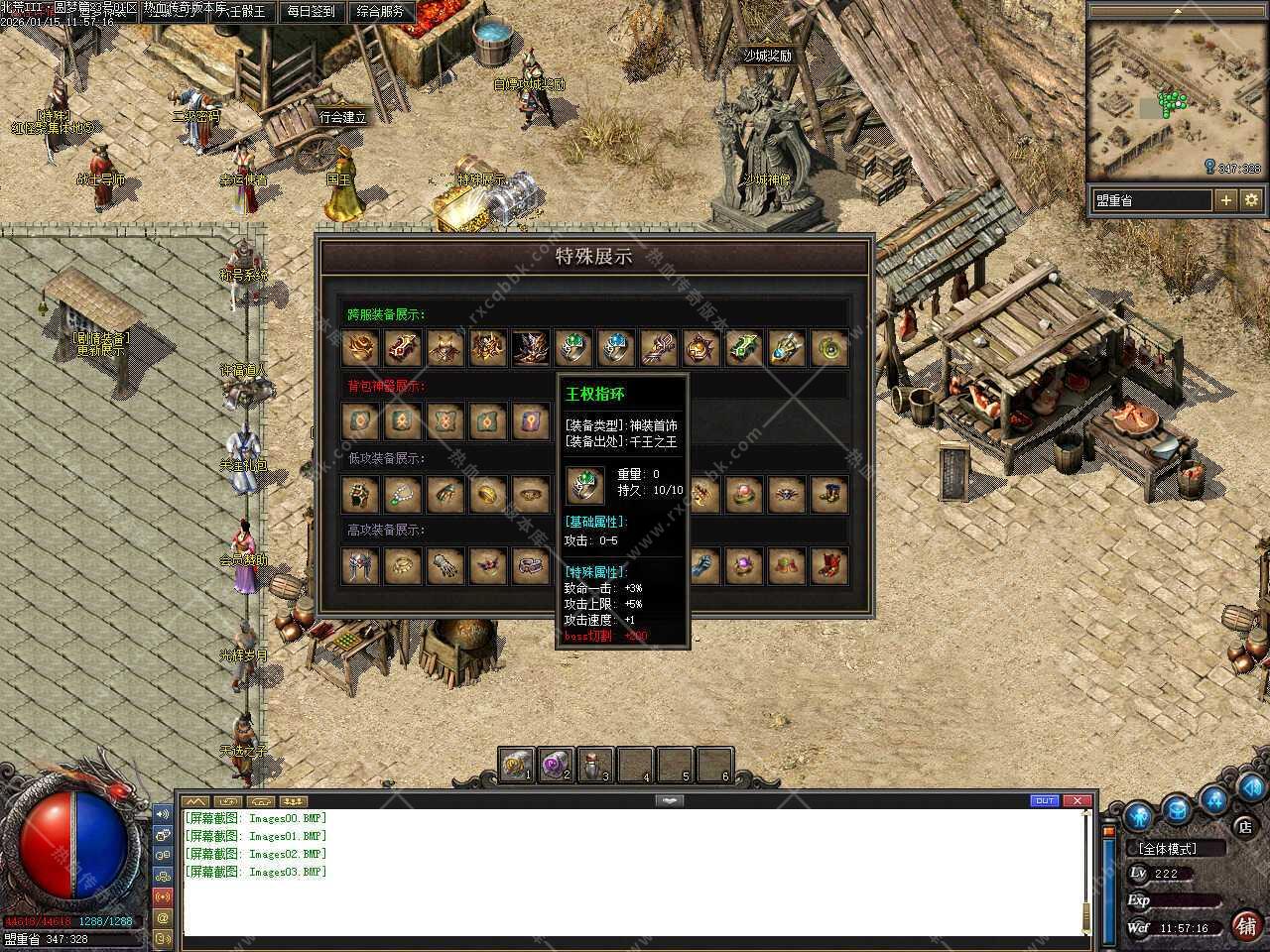Use the purple orb in hotbar slot 2
The width and height of the screenshot is (1270, 952).
[555, 765]
